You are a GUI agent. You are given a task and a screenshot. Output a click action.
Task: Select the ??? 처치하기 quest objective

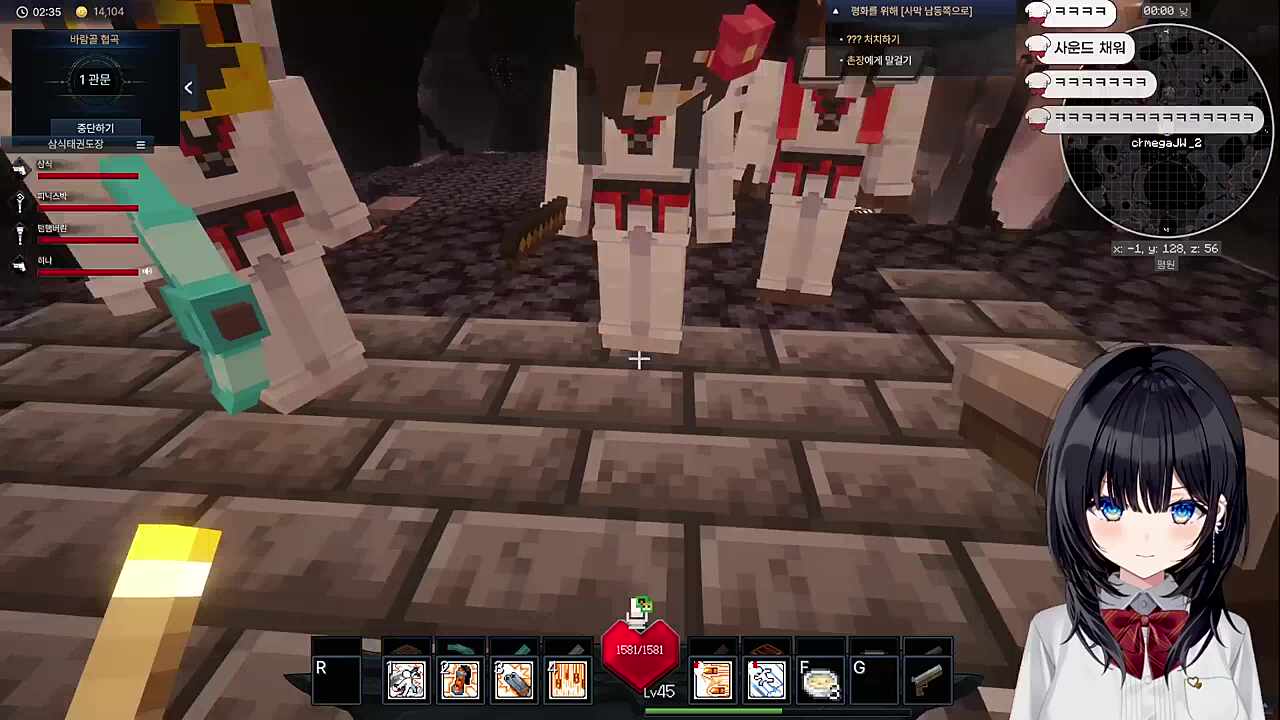point(872,39)
